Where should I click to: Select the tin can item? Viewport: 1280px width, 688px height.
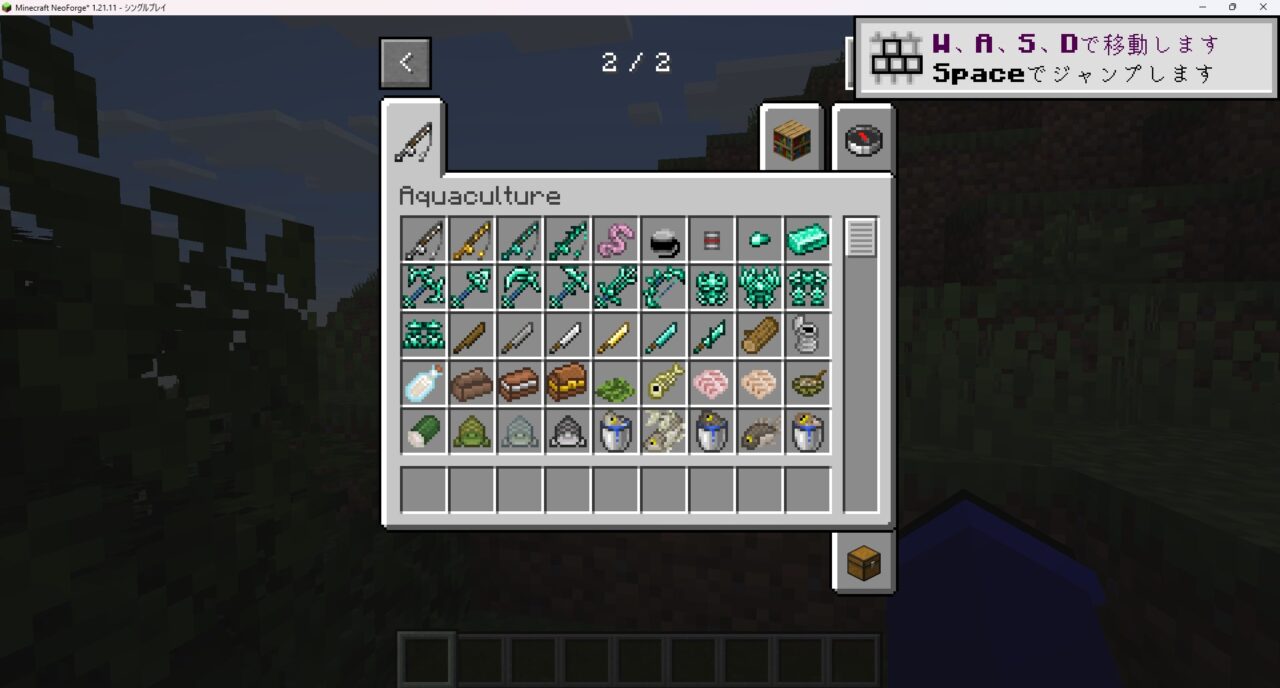coord(808,336)
